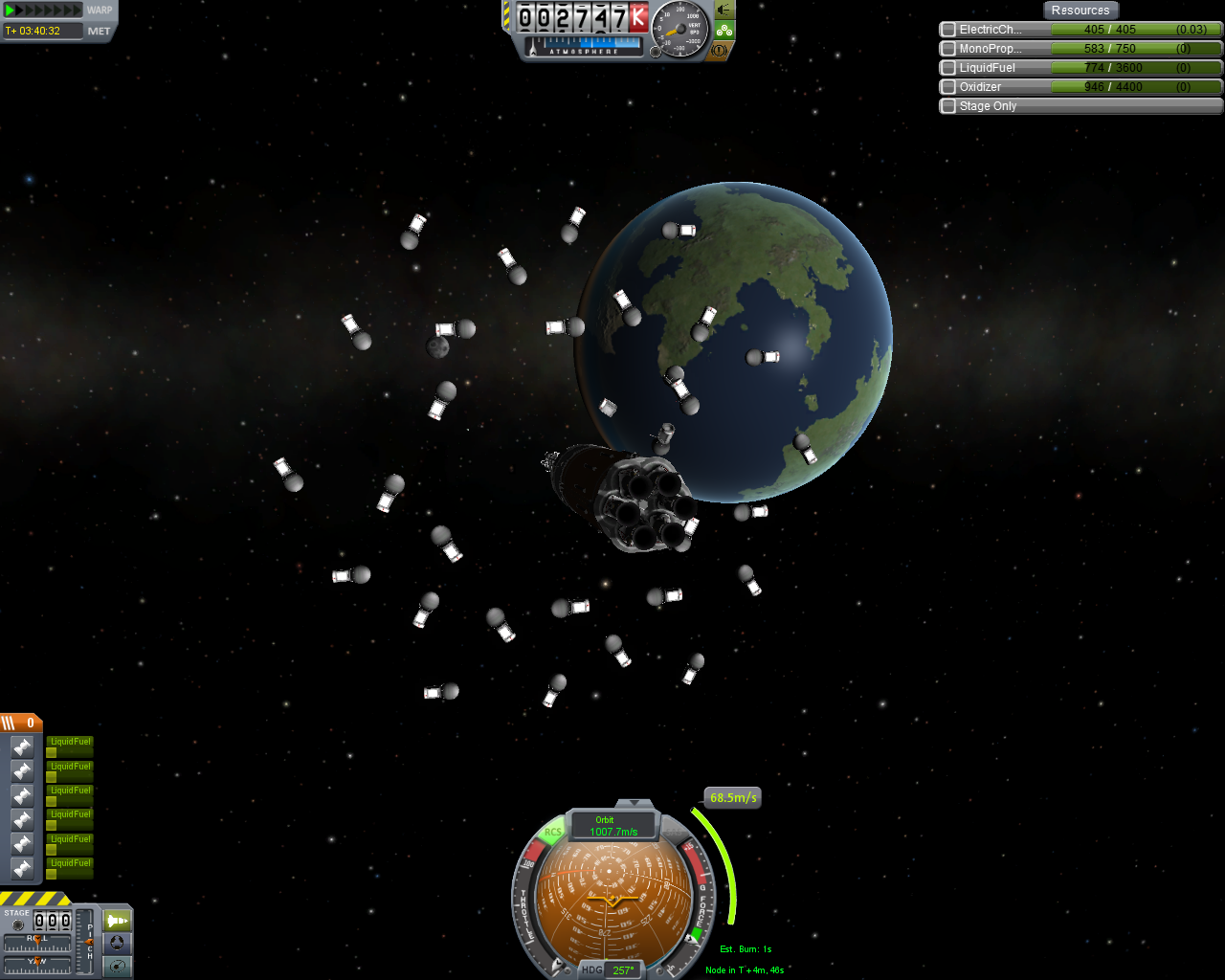Viewport: 1225px width, 980px height.
Task: Toggle RCS on the navball
Action: click(553, 833)
